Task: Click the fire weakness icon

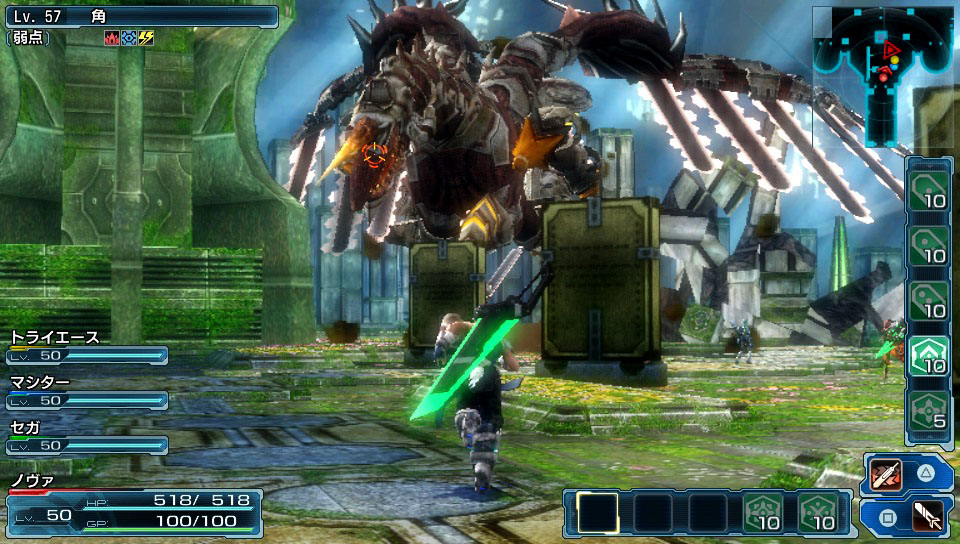Action: (x=111, y=37)
